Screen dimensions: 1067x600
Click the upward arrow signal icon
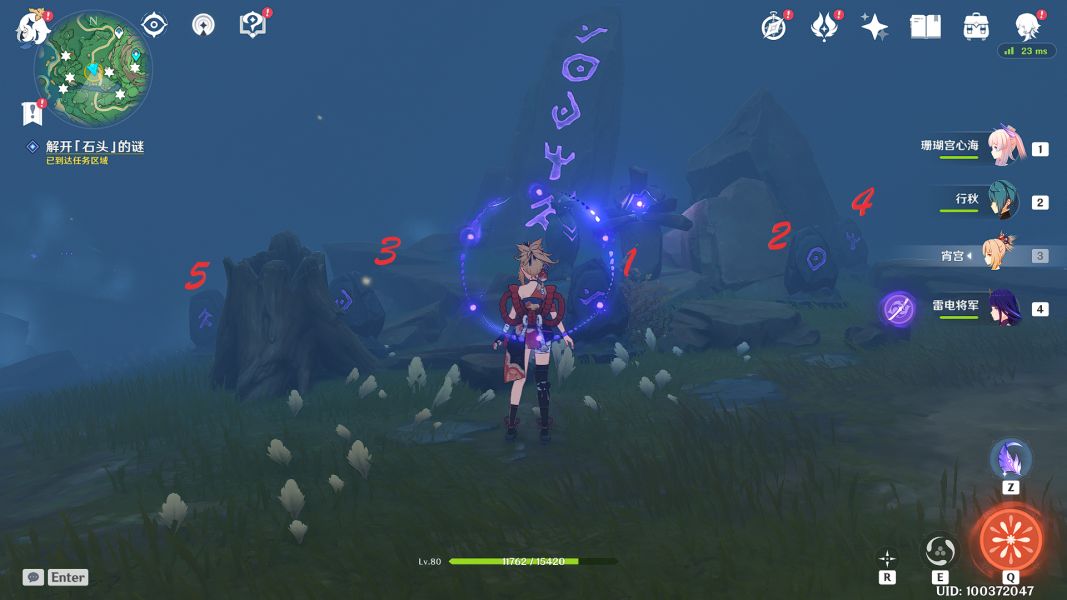(x=203, y=25)
